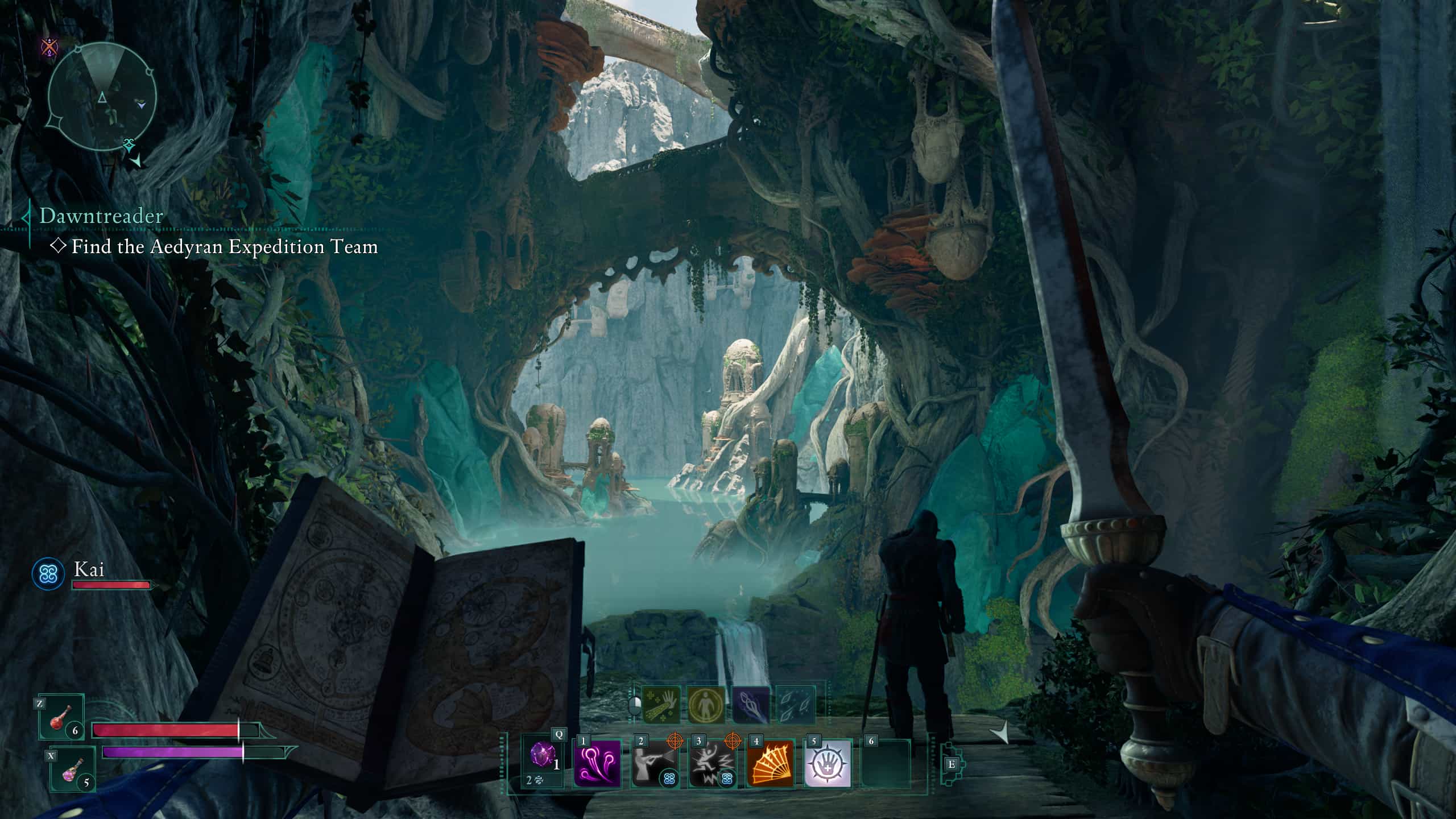1456x819 pixels.
Task: Open the Dawntreader quest tracker
Action: click(x=101, y=216)
